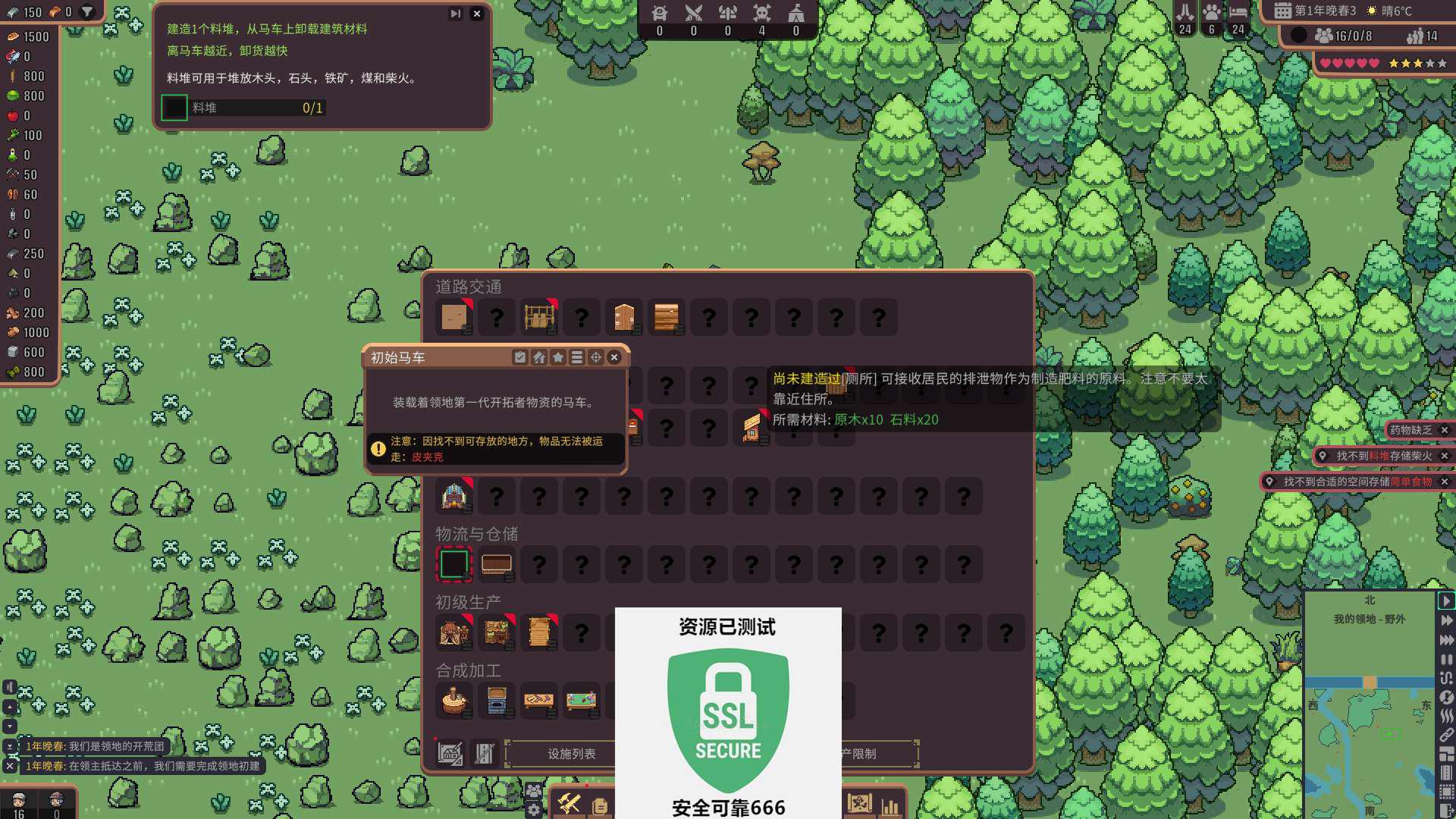The height and width of the screenshot is (819, 1456).
Task: Close the tutorial objective panel
Action: [476, 14]
